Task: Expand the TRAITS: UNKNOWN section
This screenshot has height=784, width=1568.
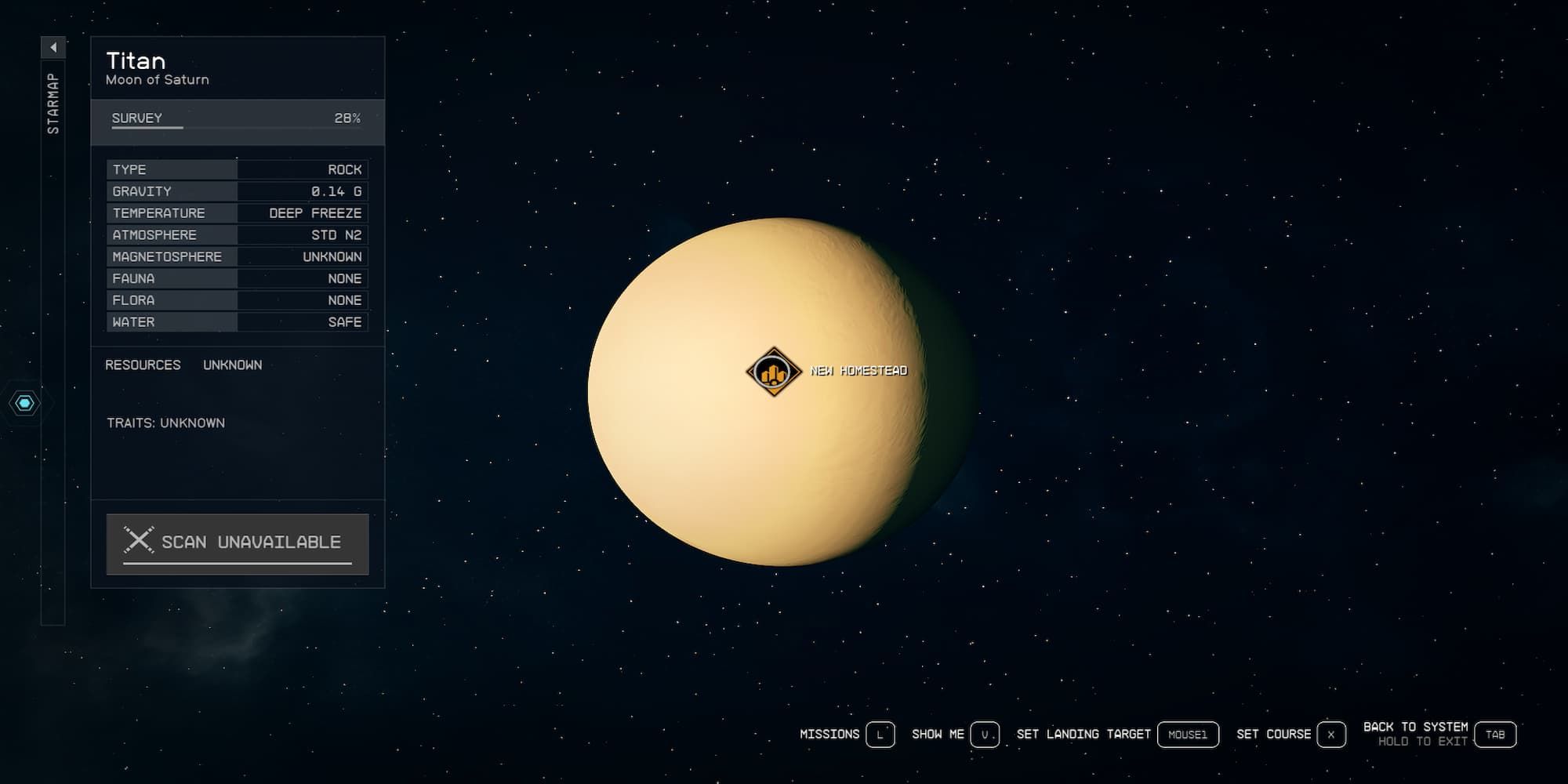Action: coord(165,423)
